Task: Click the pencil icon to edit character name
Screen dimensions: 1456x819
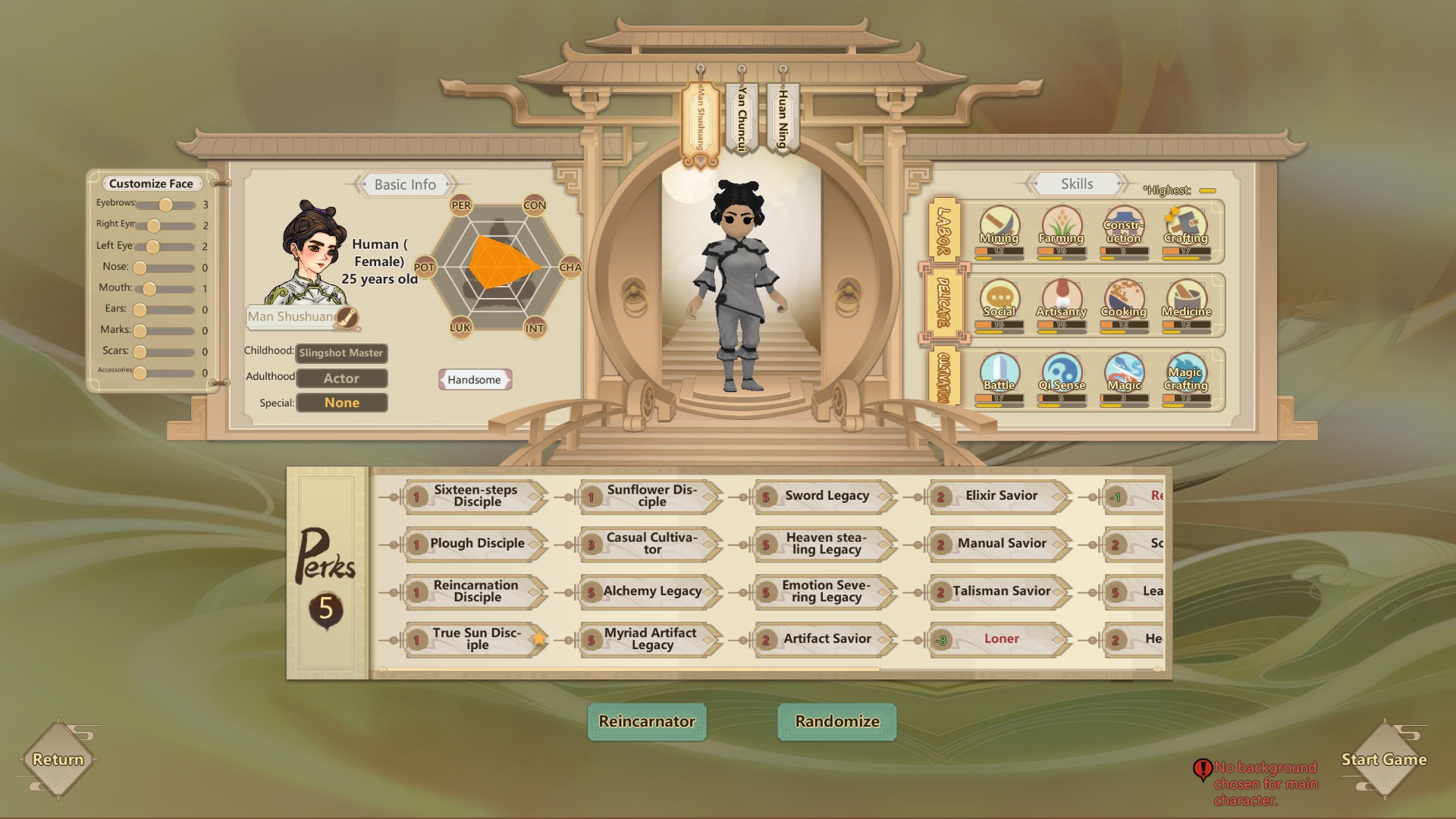Action: point(348,318)
